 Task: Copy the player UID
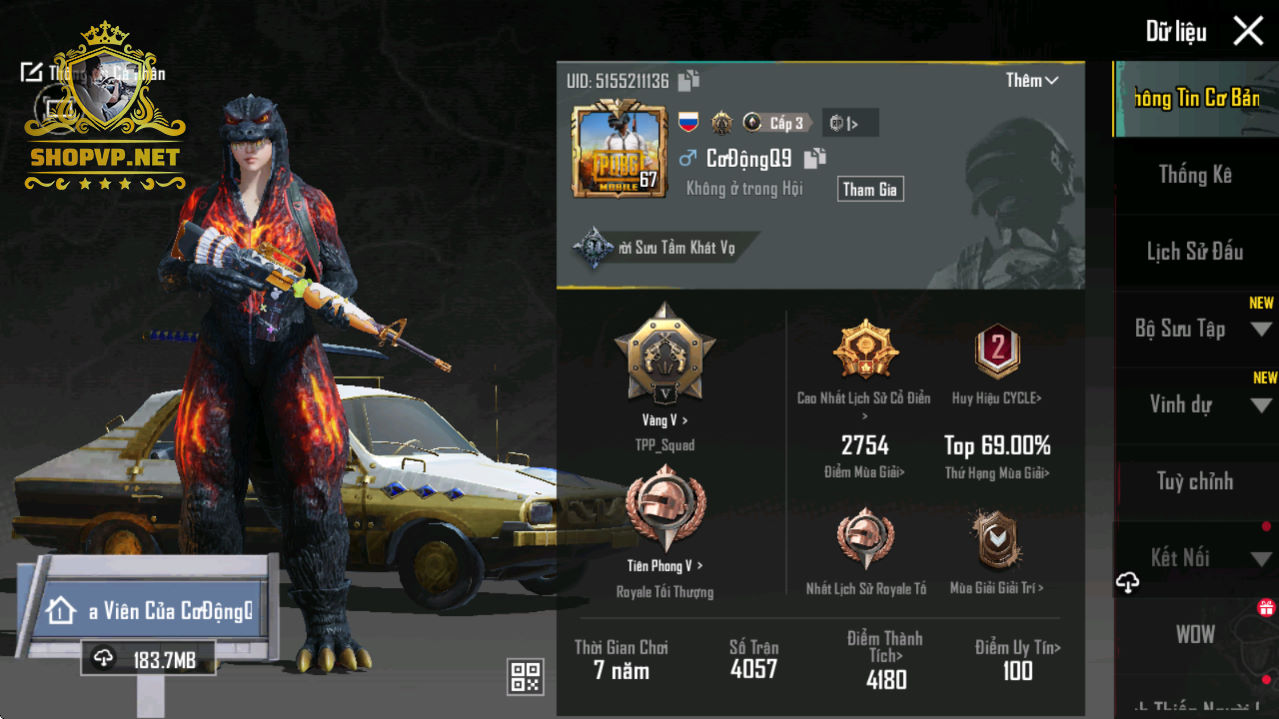tap(689, 81)
